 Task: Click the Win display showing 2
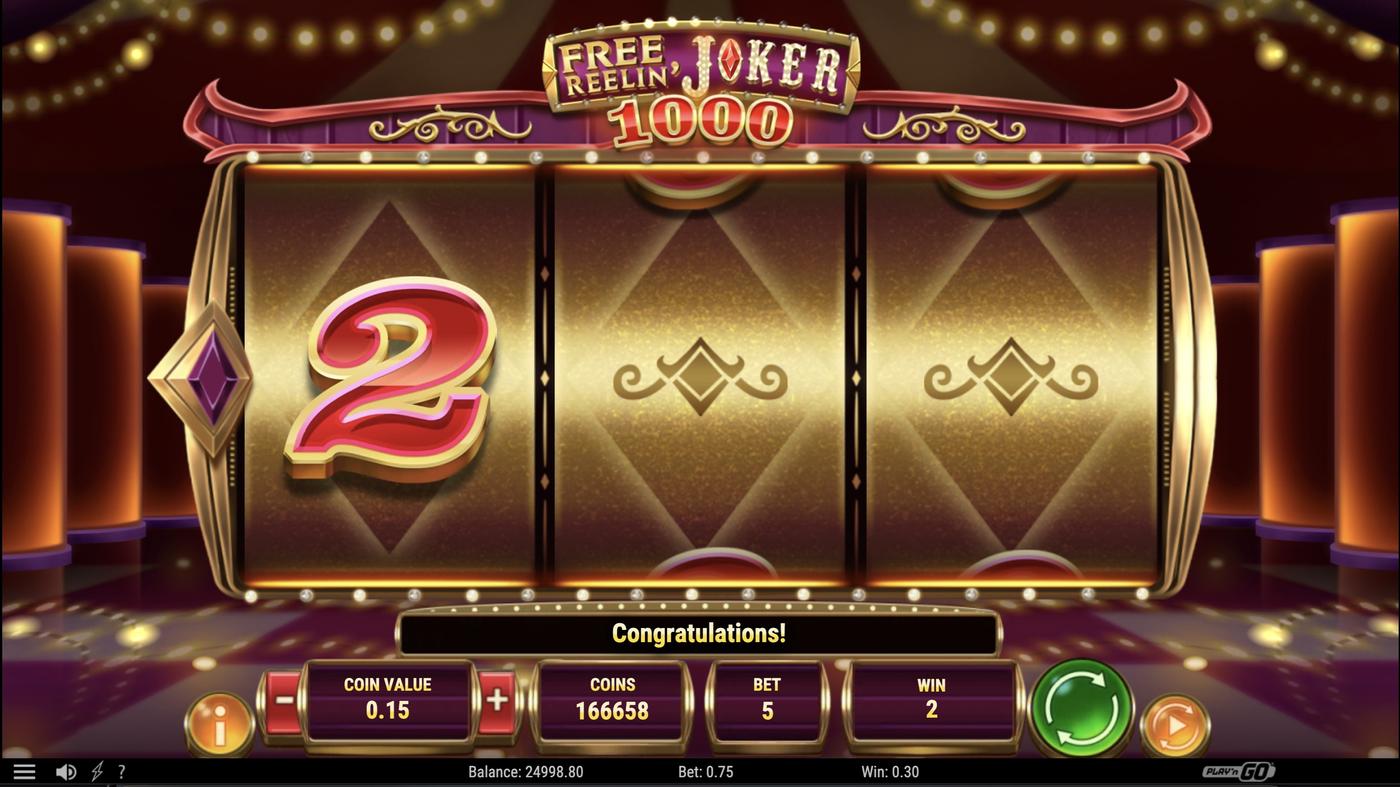[x=931, y=700]
